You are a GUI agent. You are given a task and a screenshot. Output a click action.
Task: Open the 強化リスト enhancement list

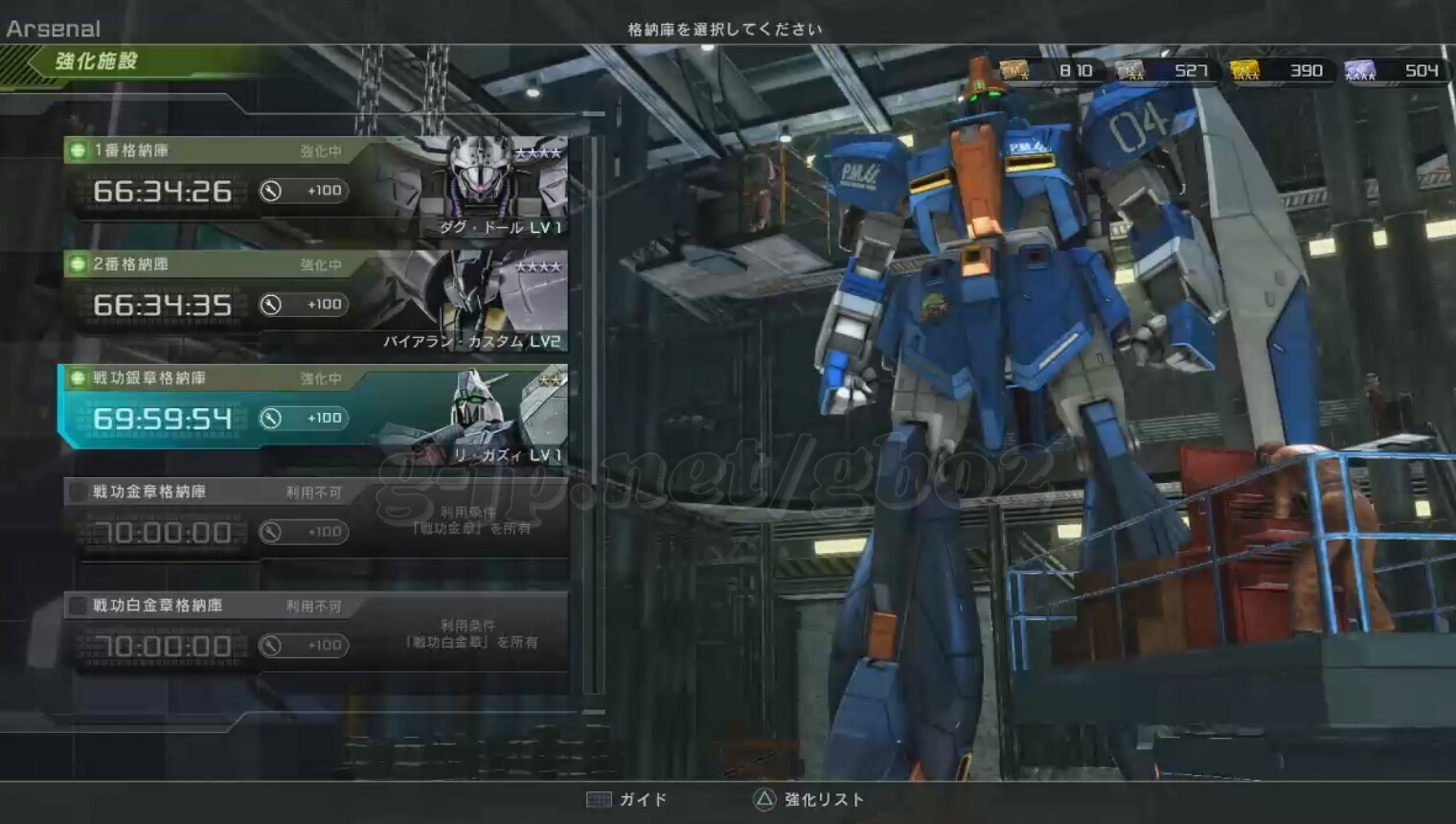coord(809,799)
